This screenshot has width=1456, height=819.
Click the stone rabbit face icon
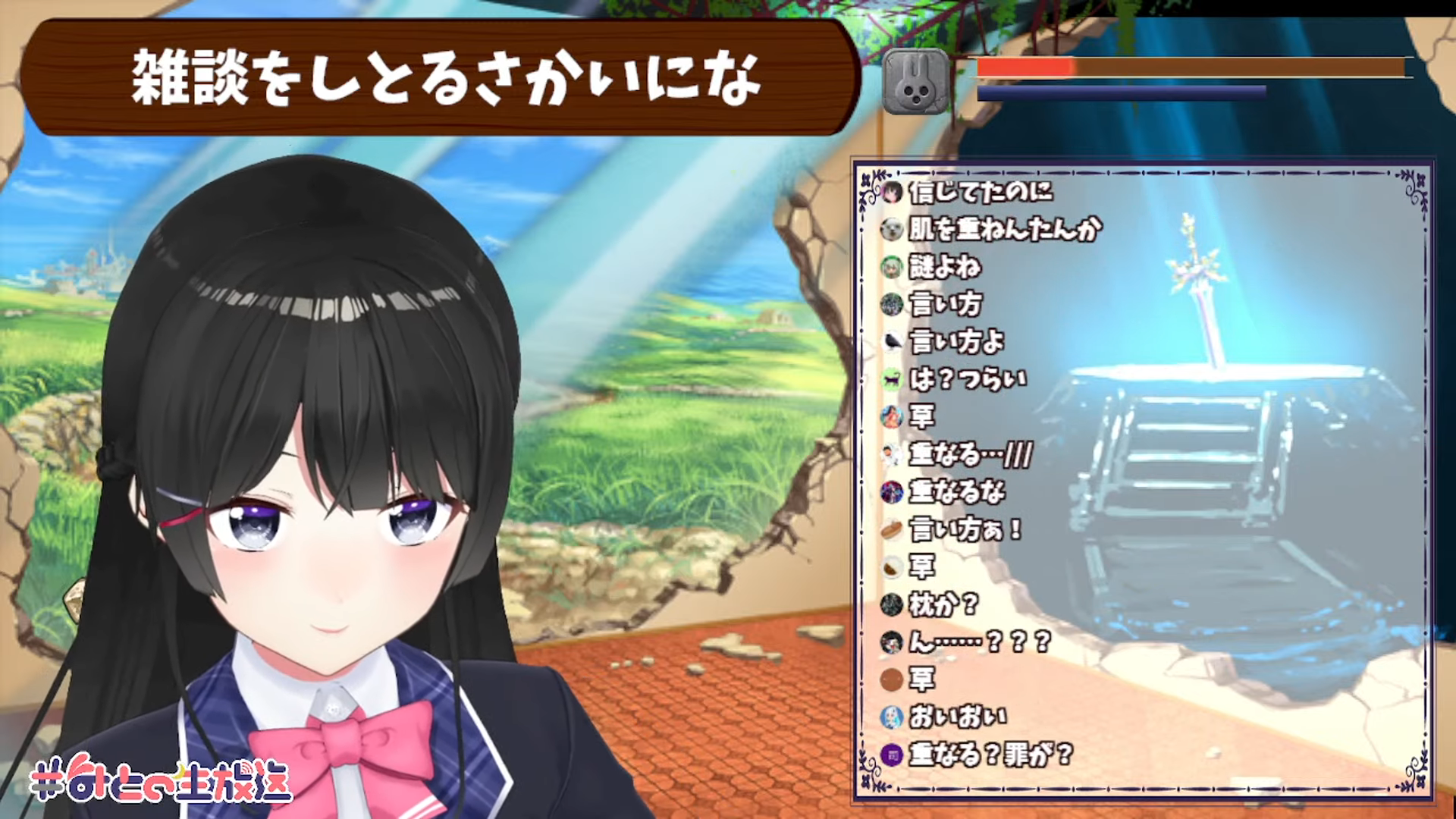916,82
